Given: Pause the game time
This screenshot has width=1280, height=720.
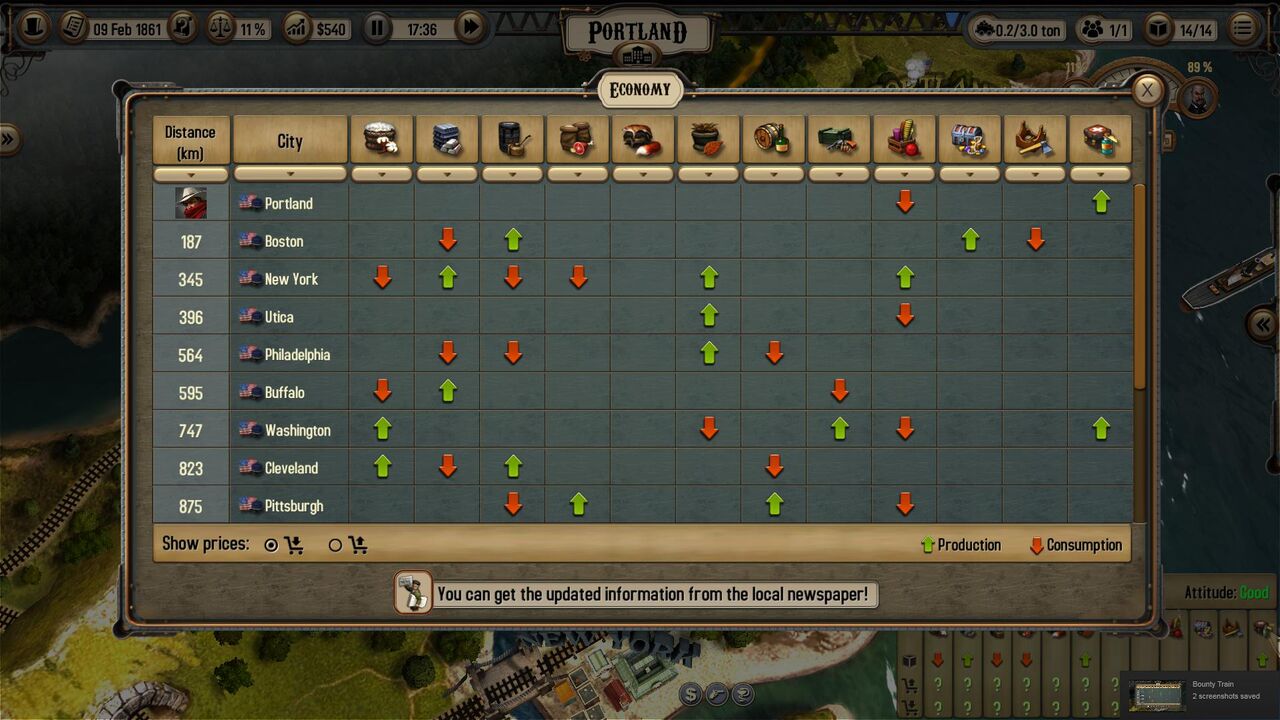Looking at the screenshot, I should [376, 28].
